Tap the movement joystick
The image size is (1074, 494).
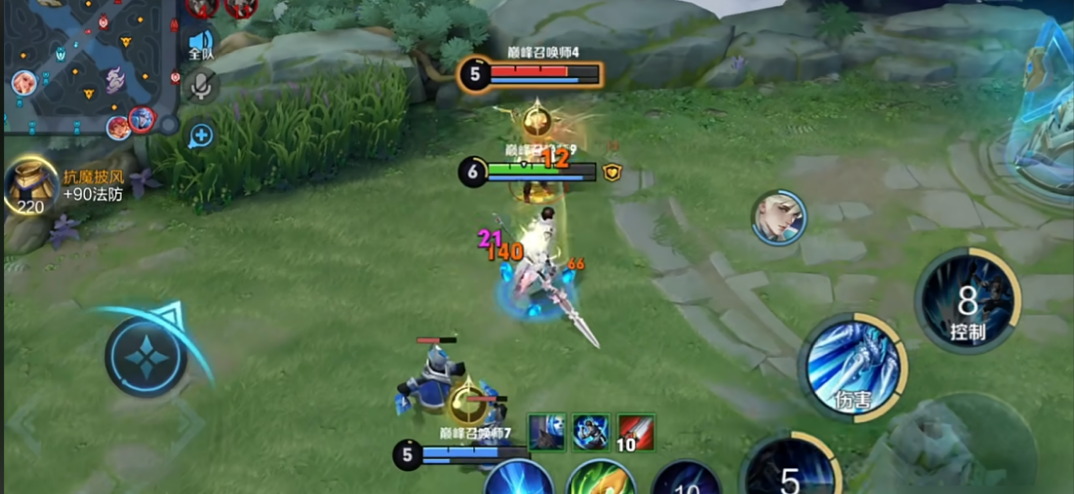(146, 356)
